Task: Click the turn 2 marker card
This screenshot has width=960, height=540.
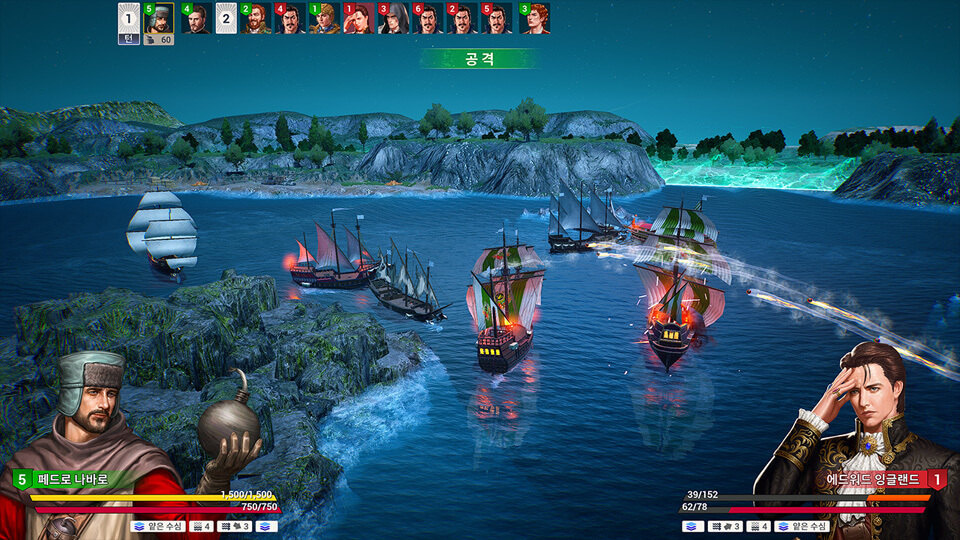Action: (226, 18)
